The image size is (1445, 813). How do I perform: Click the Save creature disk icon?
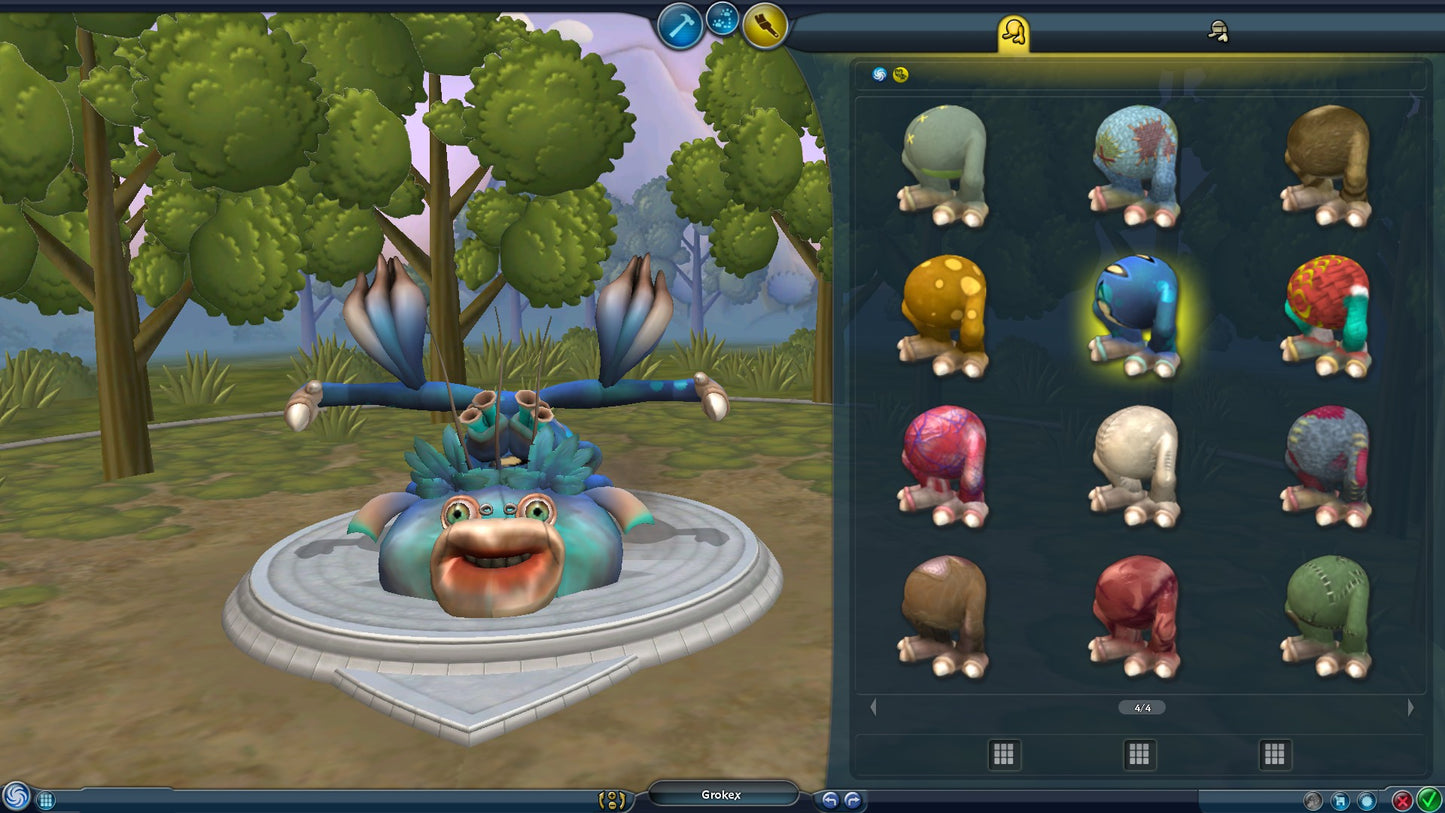point(1339,800)
